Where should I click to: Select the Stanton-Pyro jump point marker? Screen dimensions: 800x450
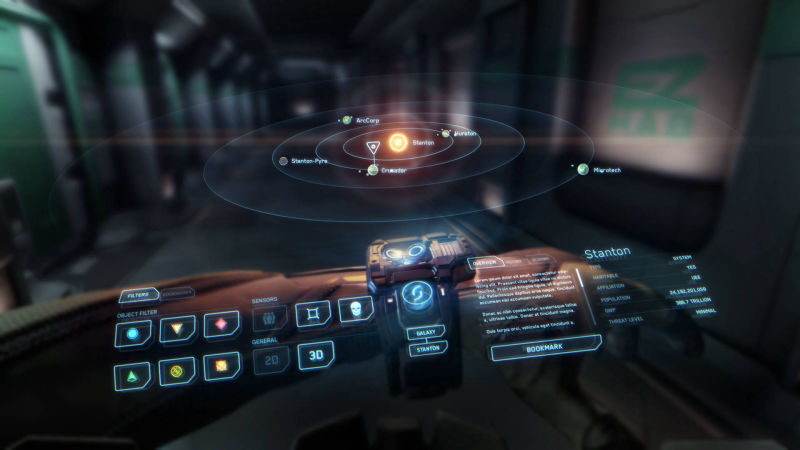coord(284,160)
